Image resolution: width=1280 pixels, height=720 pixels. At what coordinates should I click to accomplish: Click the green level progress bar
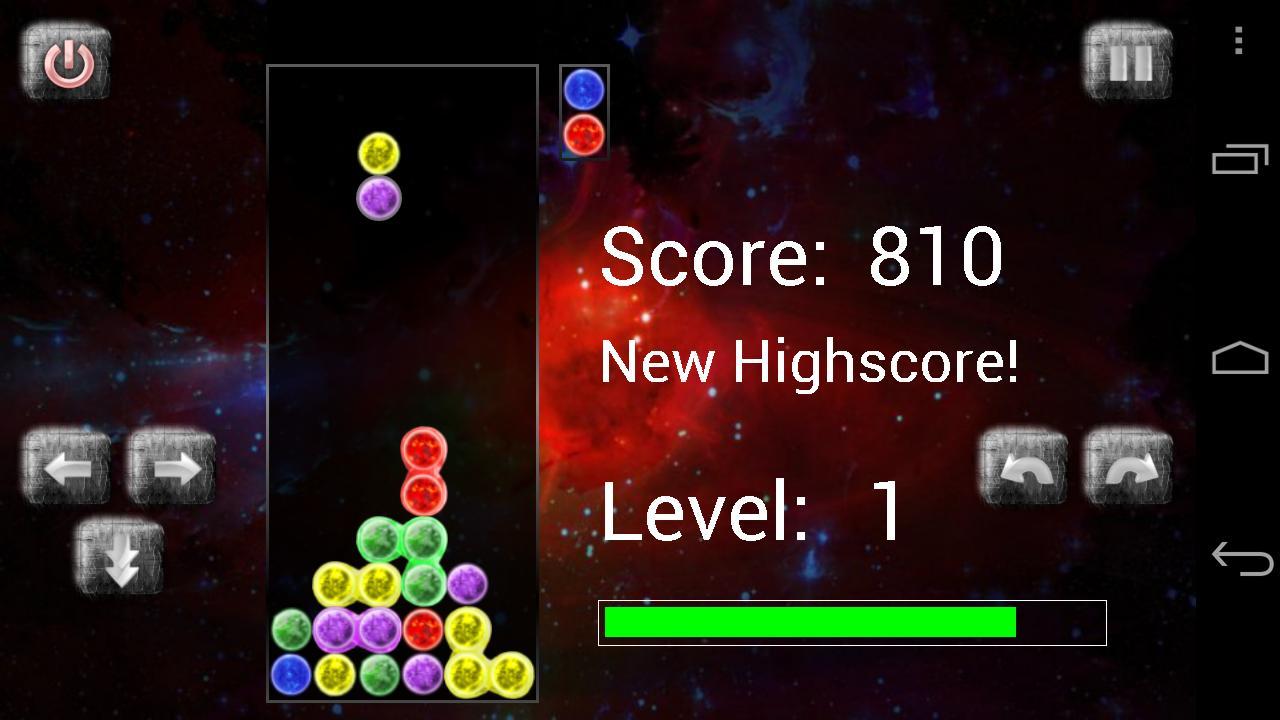coord(808,623)
